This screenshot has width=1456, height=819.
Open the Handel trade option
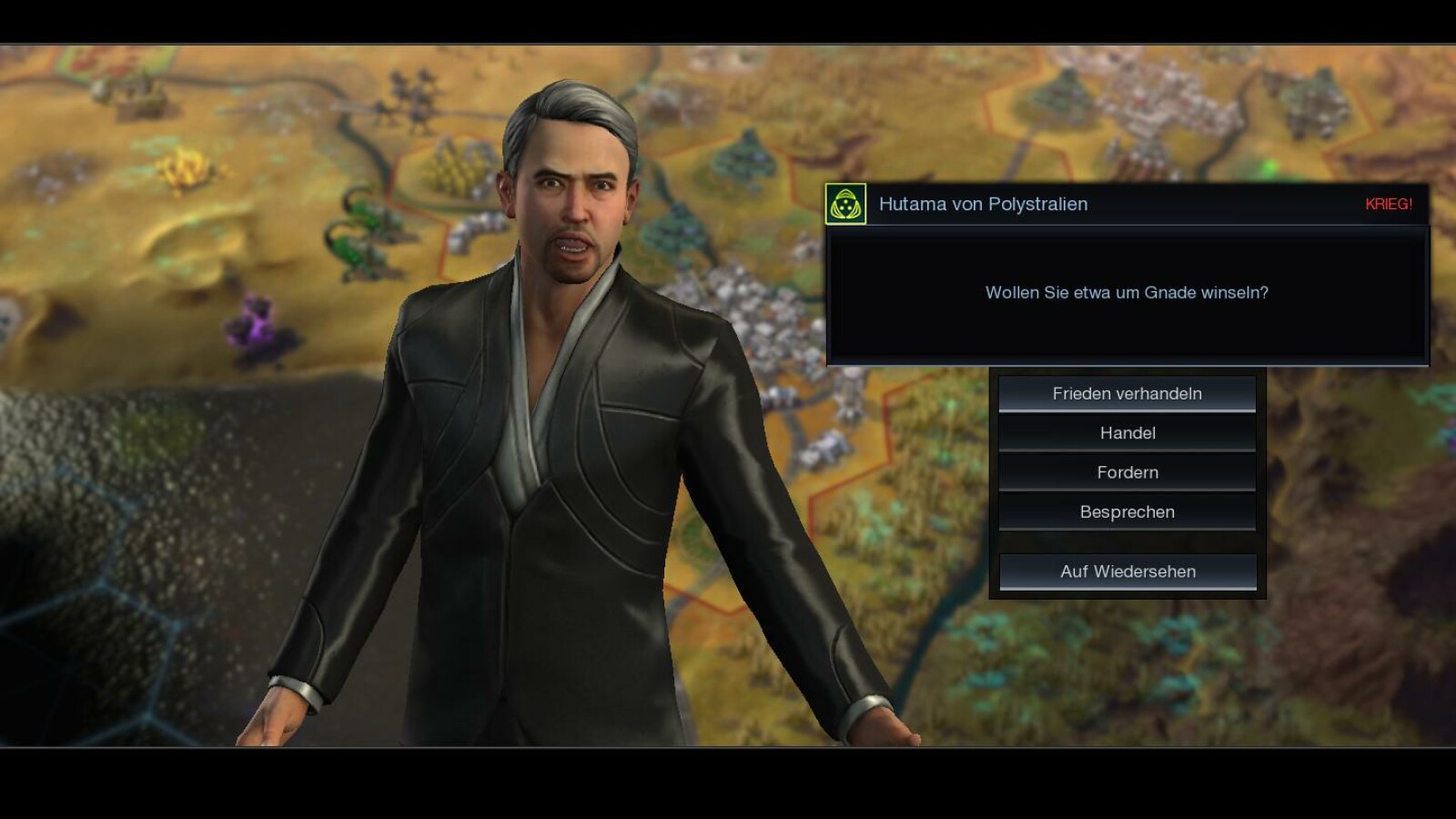click(x=1127, y=433)
